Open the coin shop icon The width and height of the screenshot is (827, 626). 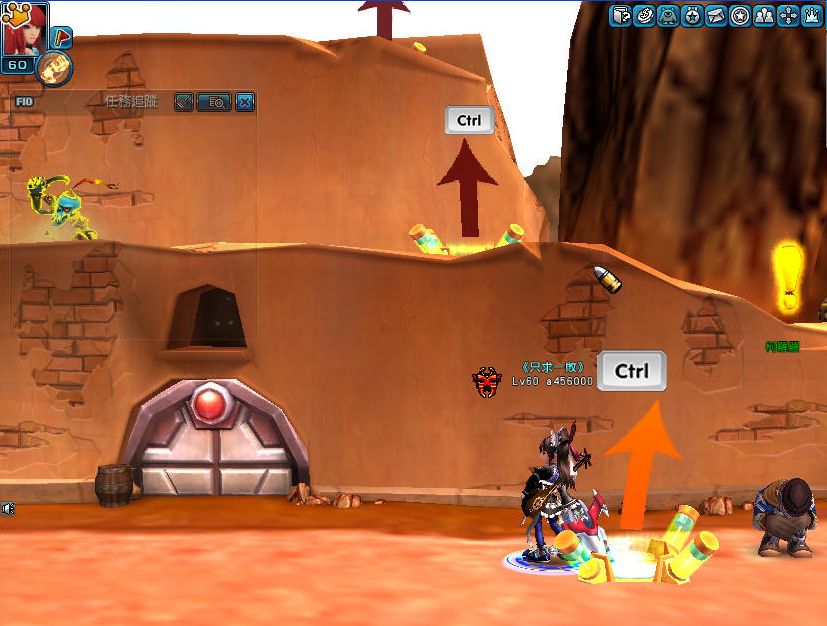[x=645, y=15]
